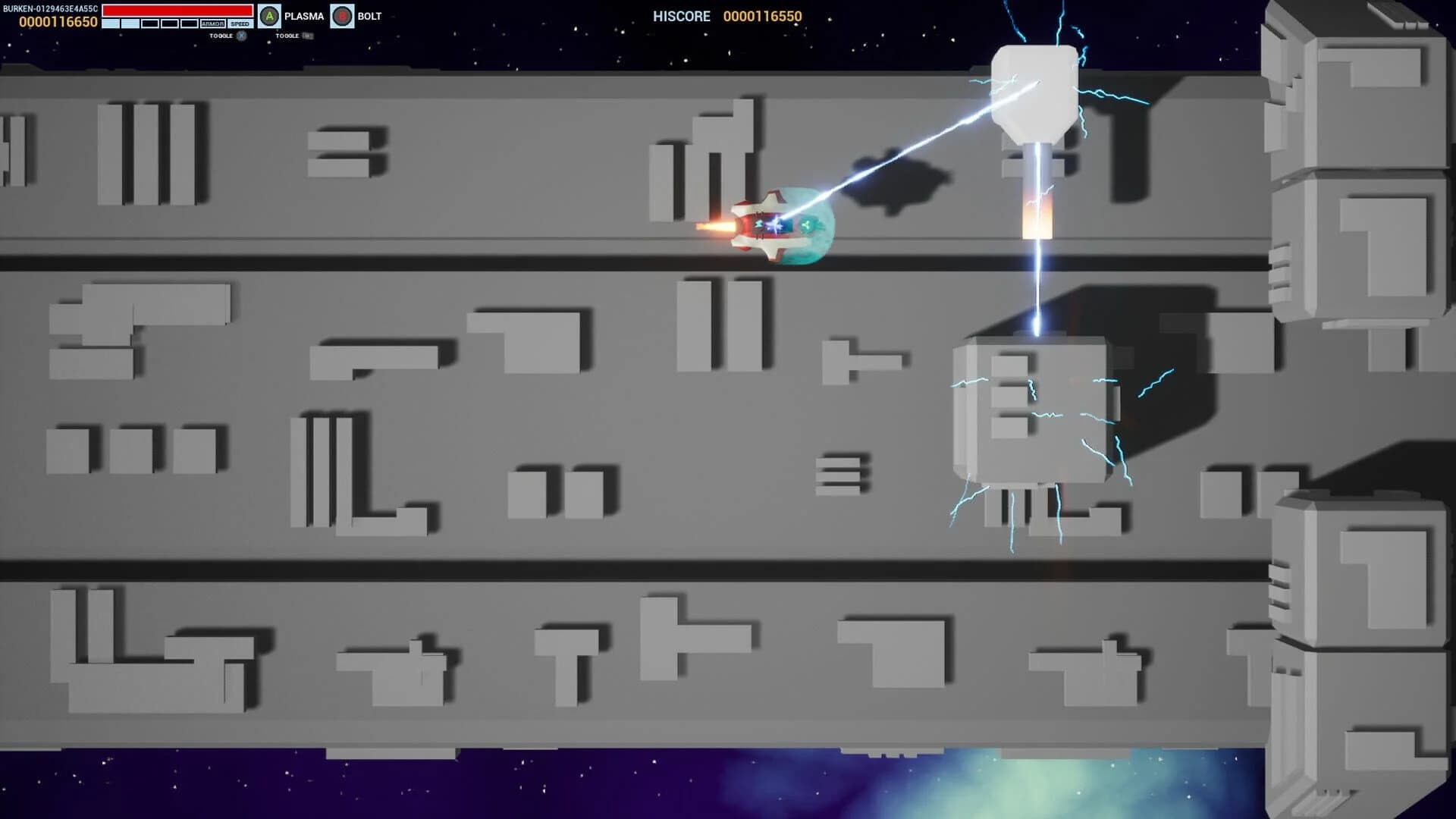Click the ARMOR indicator label
The image size is (1456, 819).
click(x=213, y=23)
